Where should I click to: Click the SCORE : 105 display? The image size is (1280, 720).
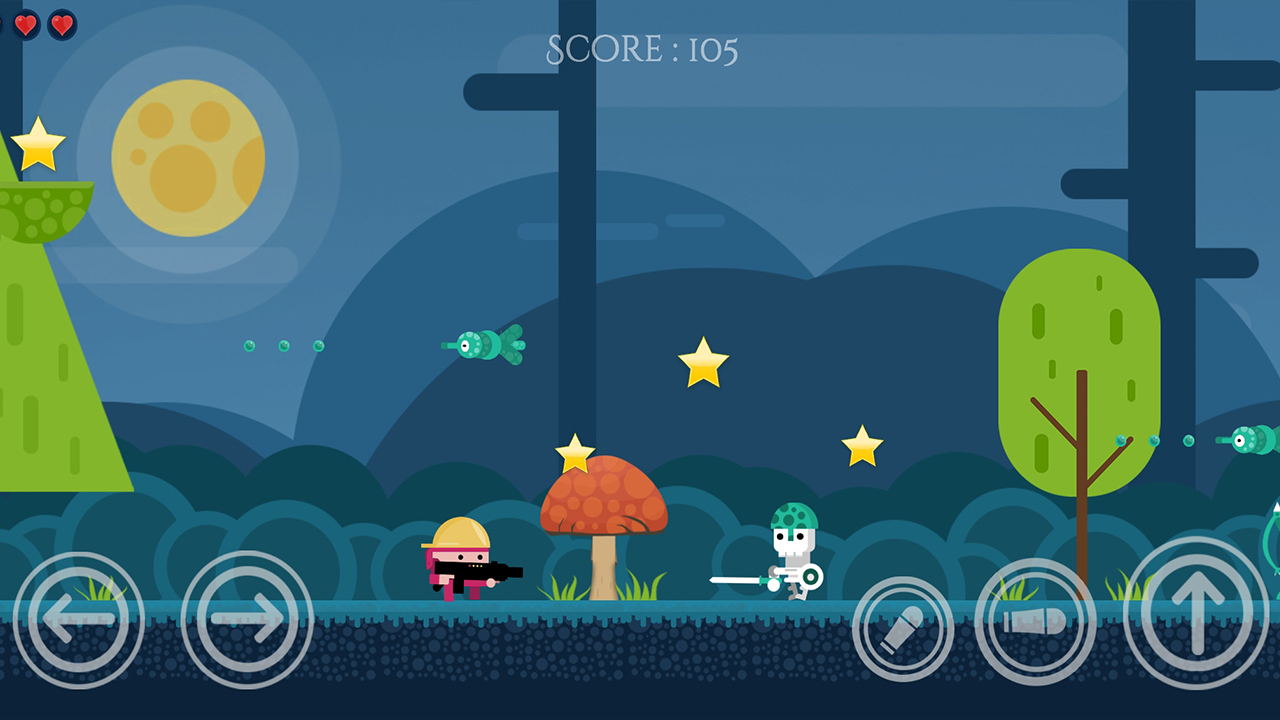[x=640, y=48]
